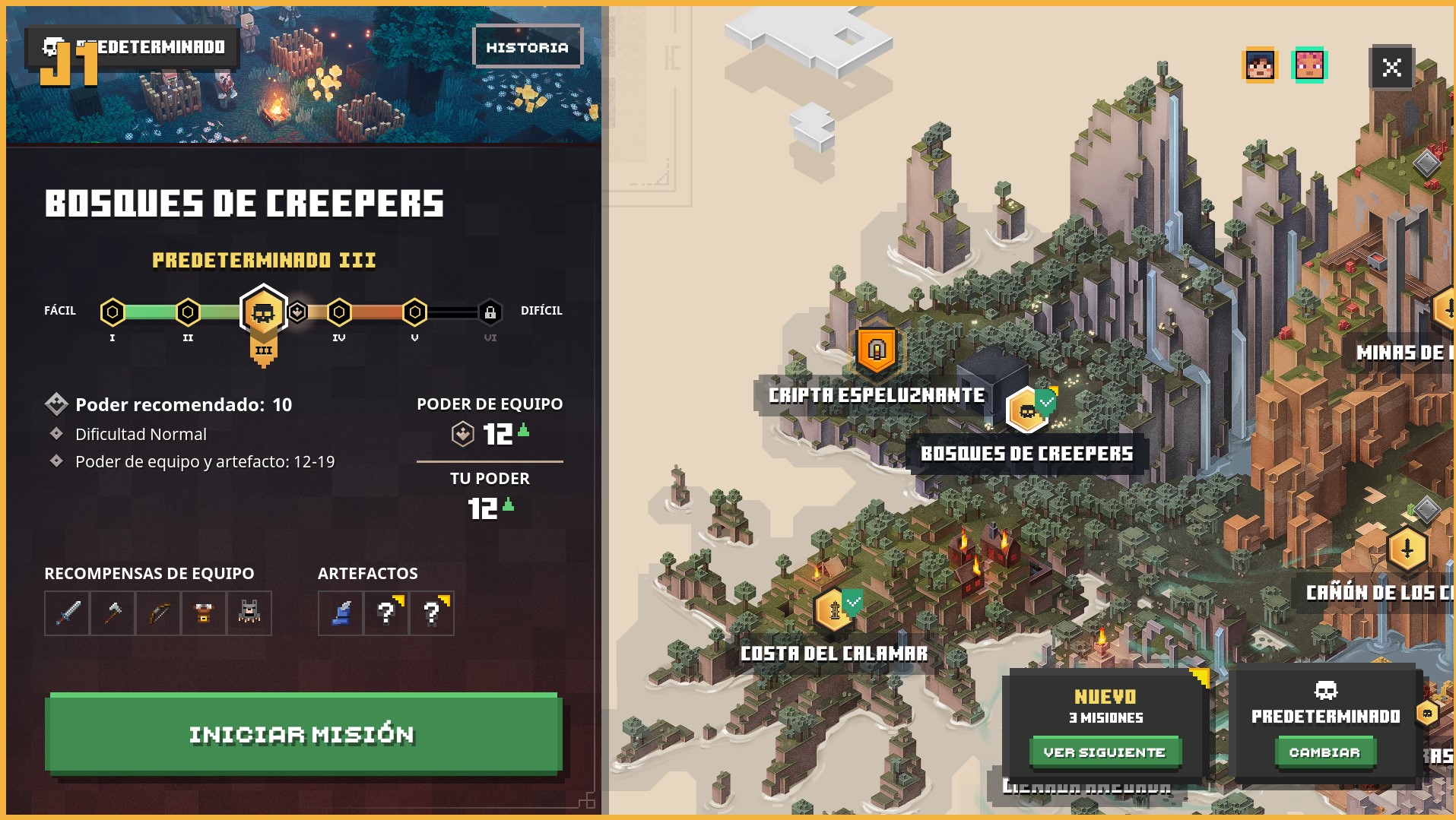Screen dimensions: 1456x820
Task: Select the armor chestplate reward icon
Action: (203, 613)
